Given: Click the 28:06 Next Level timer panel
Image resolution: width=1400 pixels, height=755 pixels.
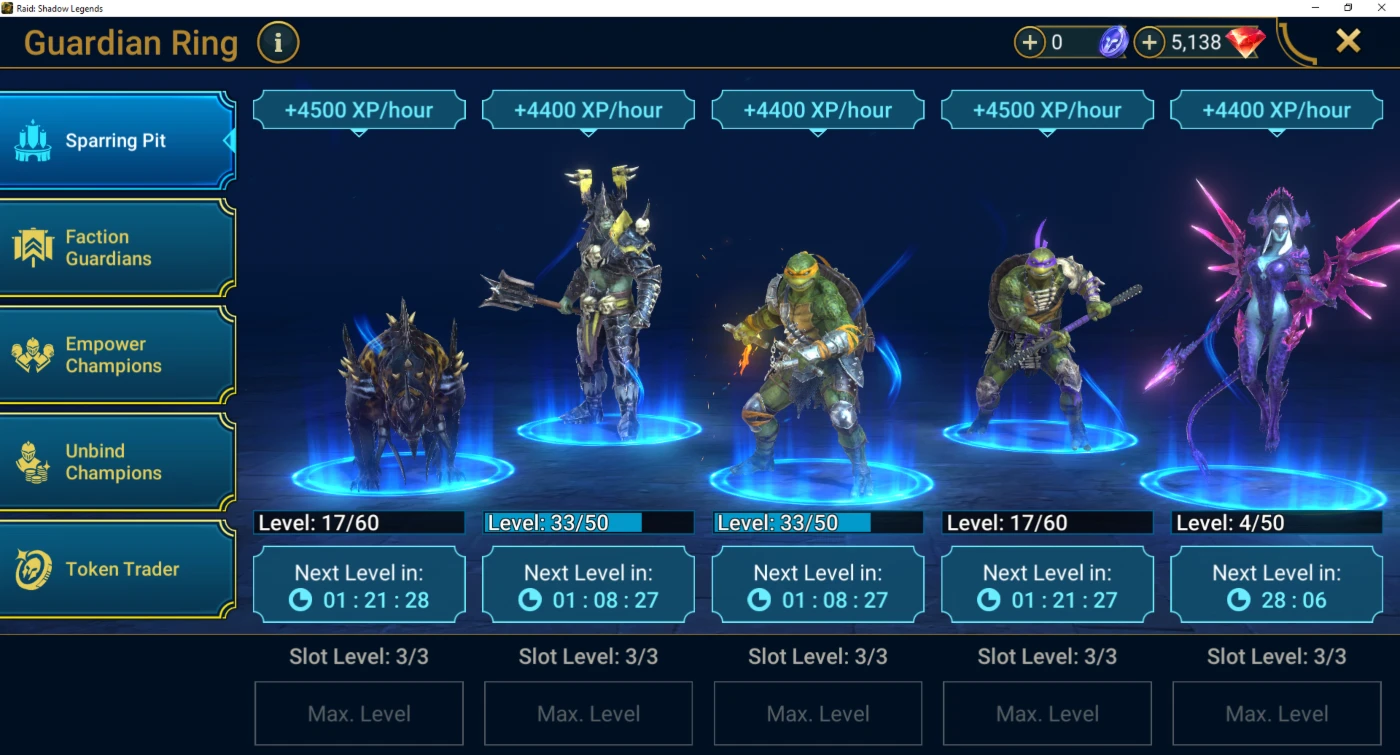Looking at the screenshot, I should 1276,586.
